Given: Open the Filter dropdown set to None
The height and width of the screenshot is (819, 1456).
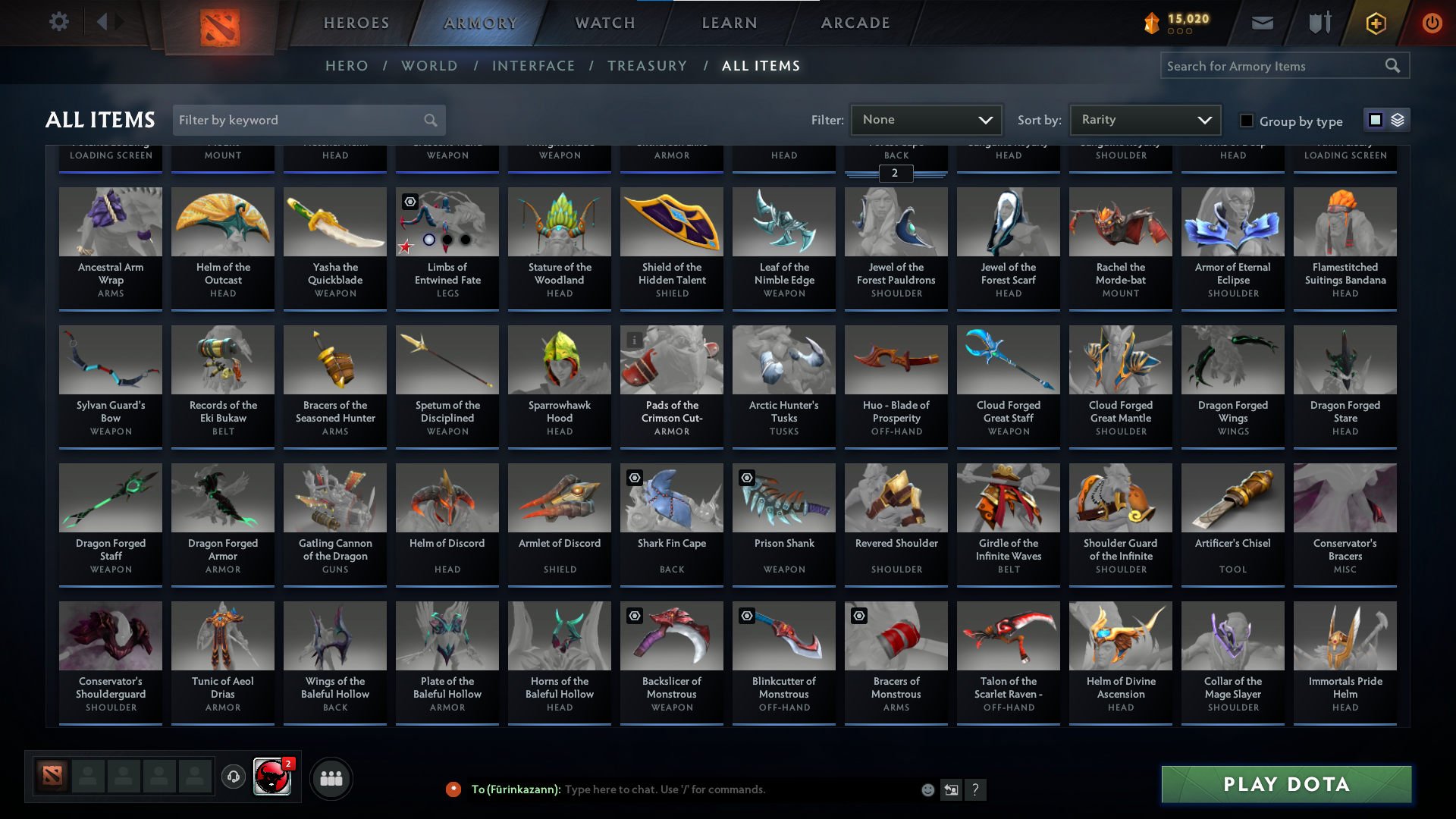Looking at the screenshot, I should (x=926, y=119).
